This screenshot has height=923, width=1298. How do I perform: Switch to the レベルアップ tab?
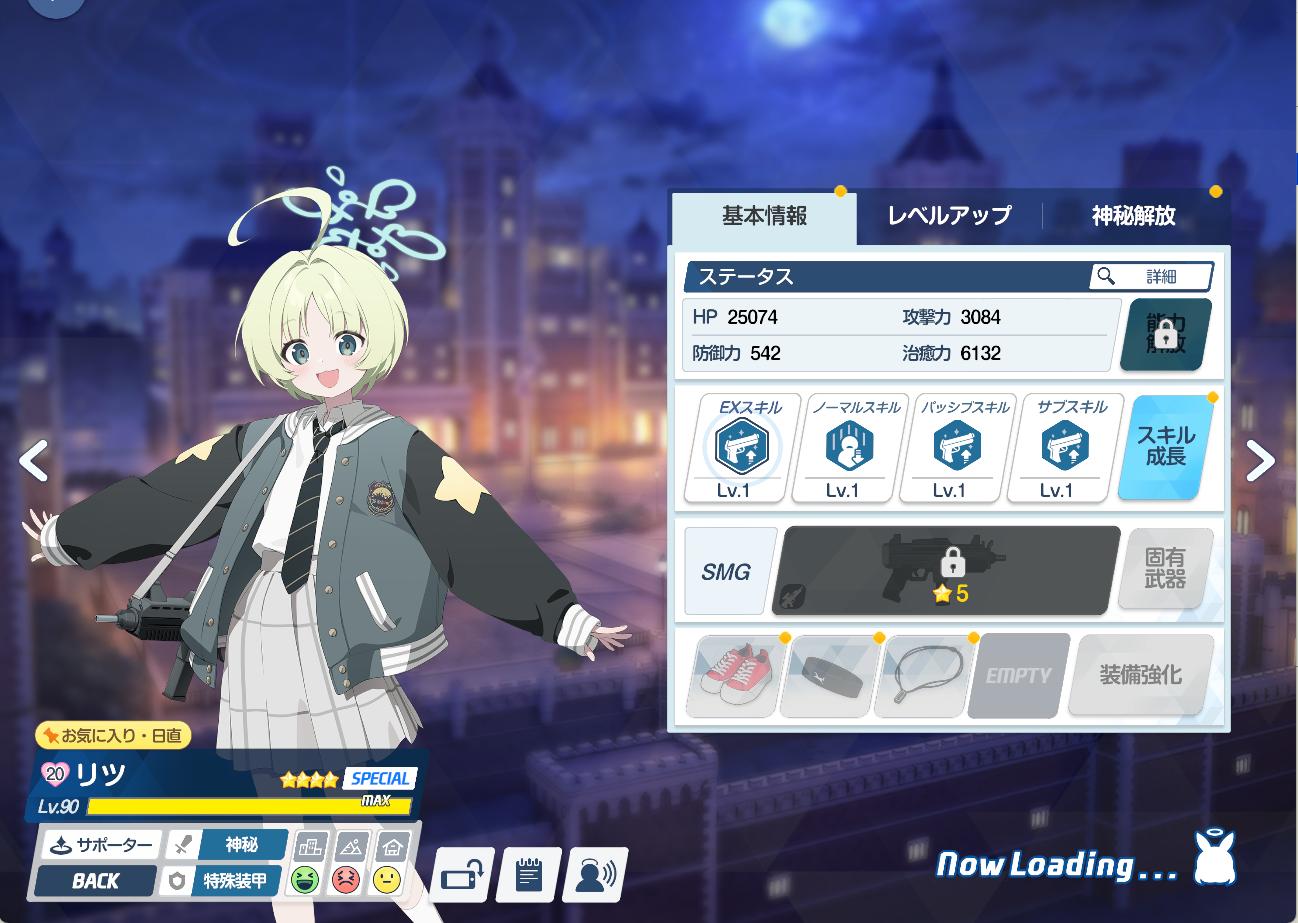948,216
